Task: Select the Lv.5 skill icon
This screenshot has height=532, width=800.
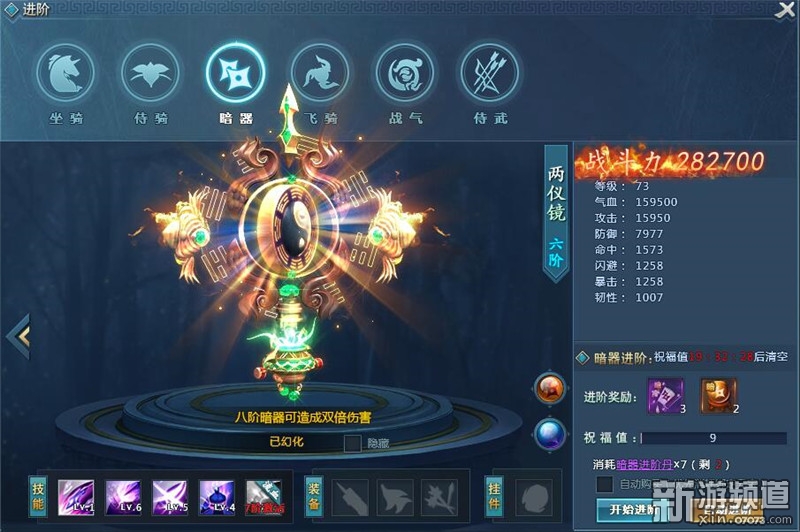Action: click(x=170, y=497)
